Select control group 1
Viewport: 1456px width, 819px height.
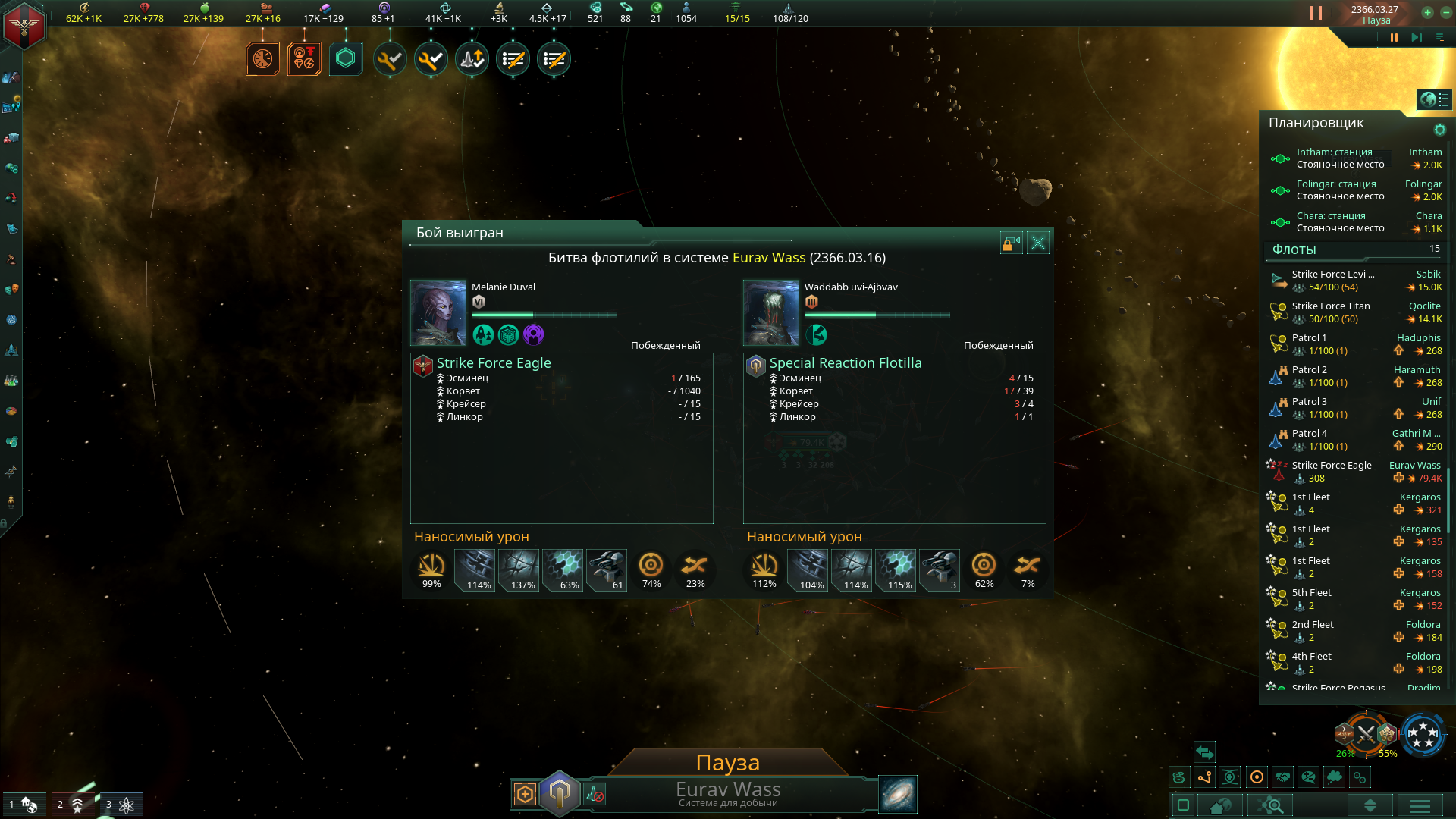pyautogui.click(x=24, y=804)
